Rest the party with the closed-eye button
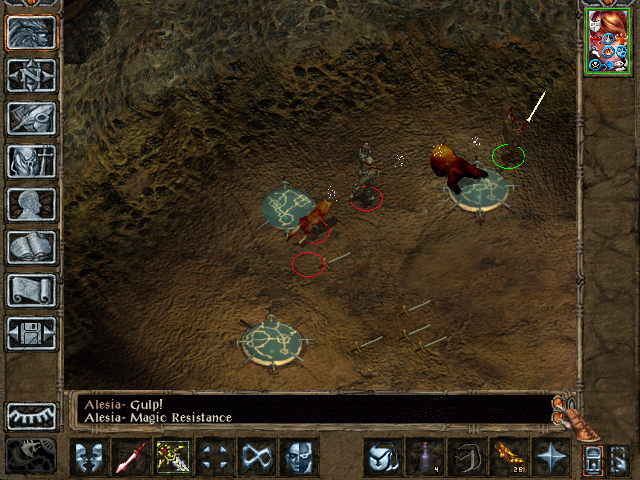The height and width of the screenshot is (480, 640). click(x=32, y=415)
